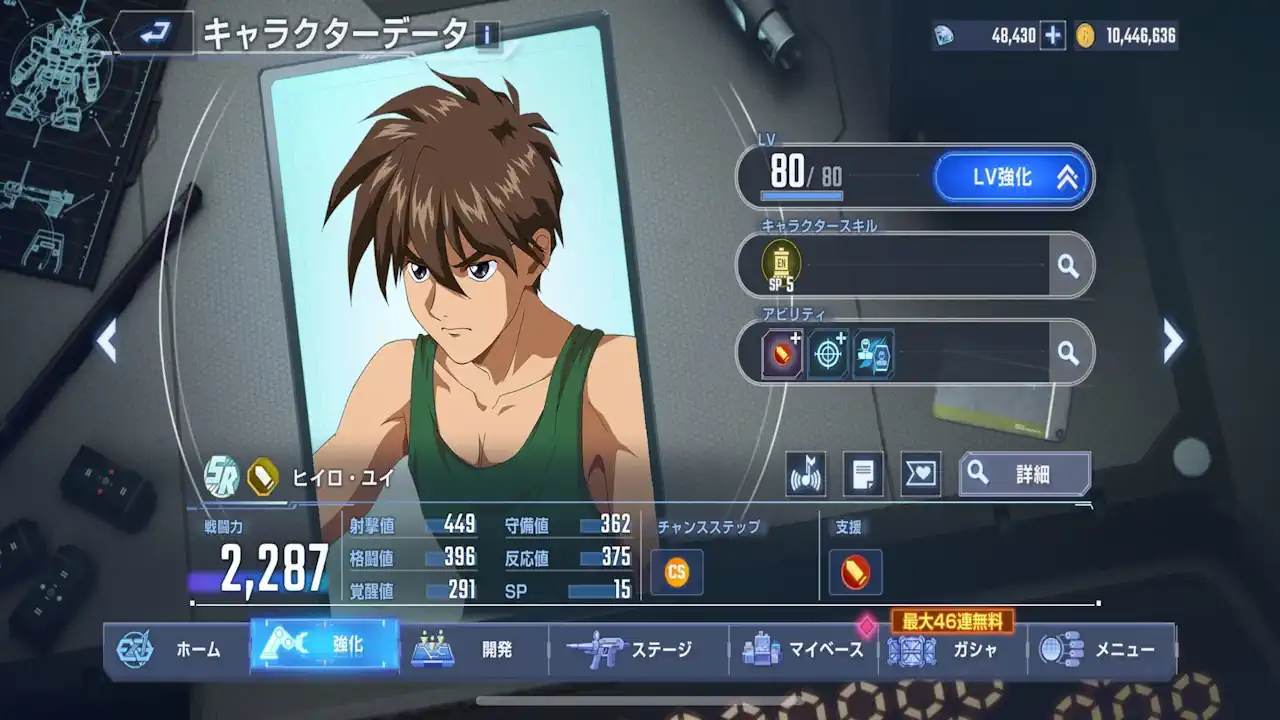
Task: Tap the LV強化 button
Action: click(1012, 177)
